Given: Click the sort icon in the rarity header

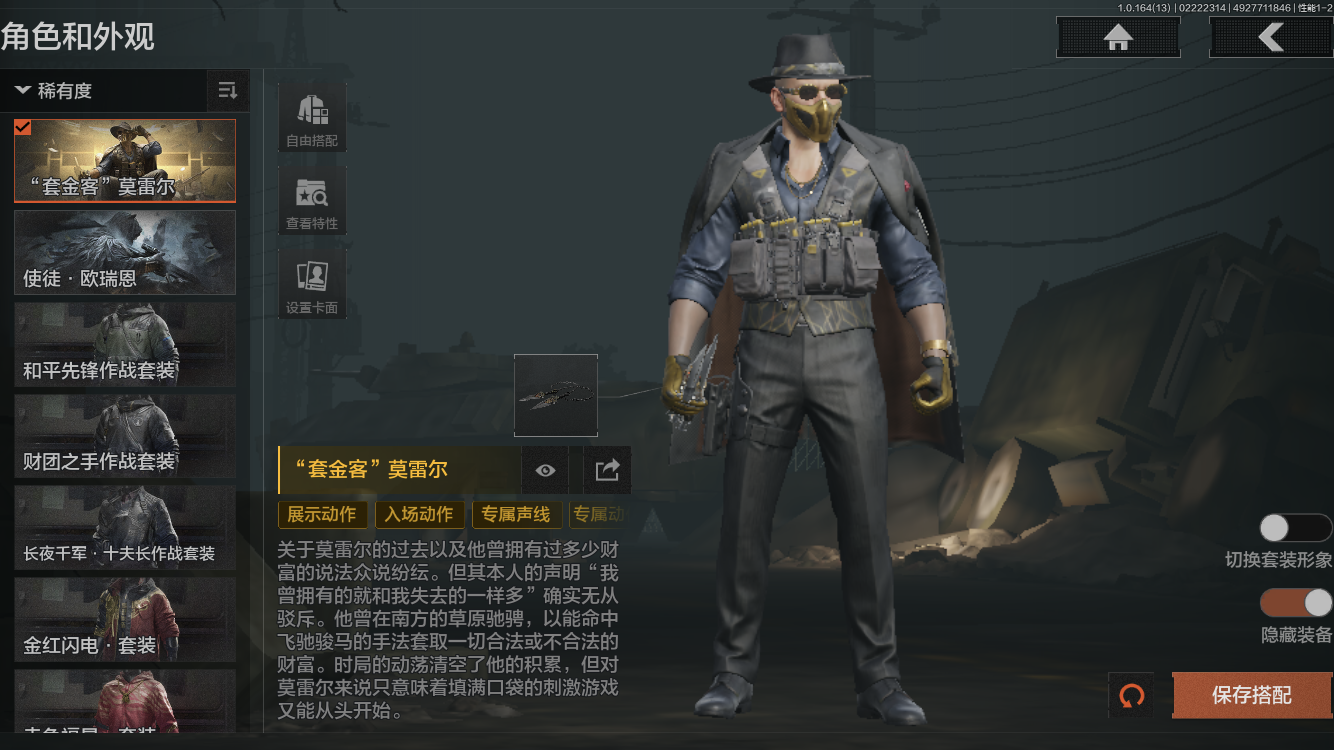Looking at the screenshot, I should click(x=227, y=90).
